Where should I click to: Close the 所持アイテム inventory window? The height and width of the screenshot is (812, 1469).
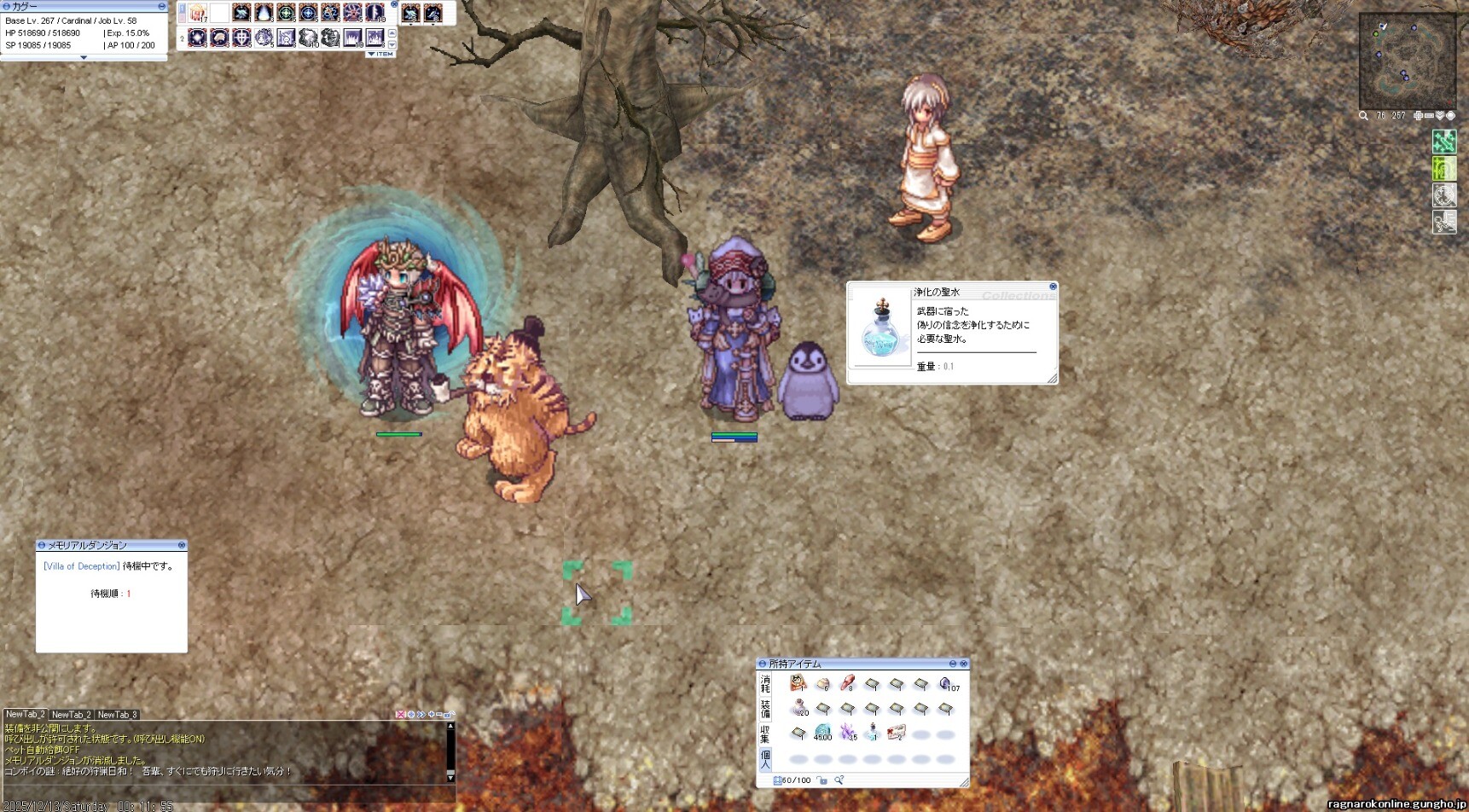(x=964, y=664)
